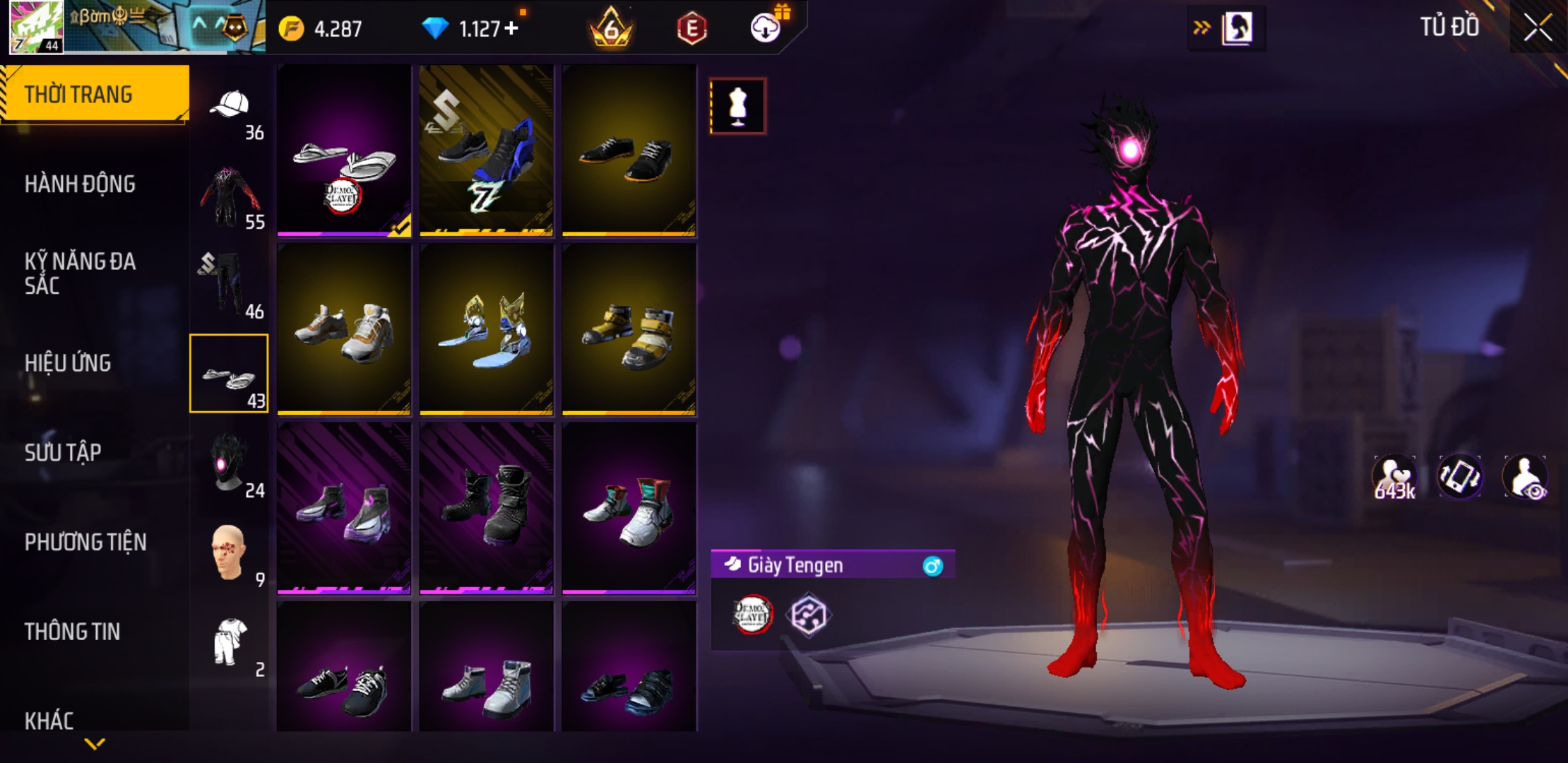This screenshot has width=1568, height=763.
Task: Click the diamond plus top-up button
Action: pyautogui.click(x=511, y=28)
